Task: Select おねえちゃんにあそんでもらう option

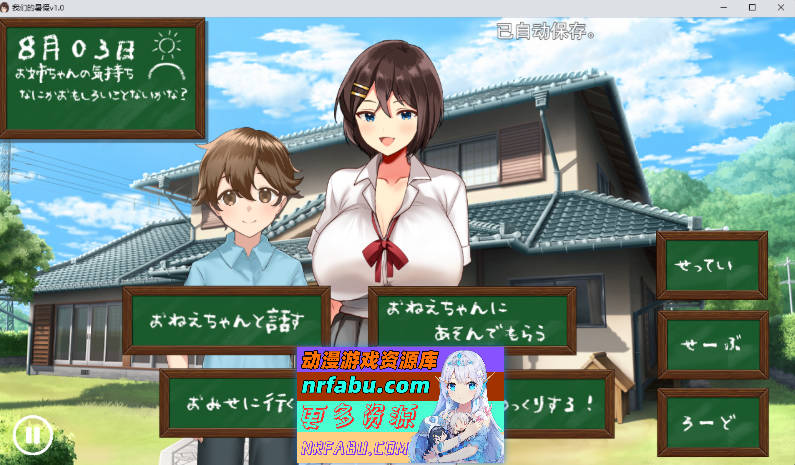Action: pyautogui.click(x=471, y=320)
